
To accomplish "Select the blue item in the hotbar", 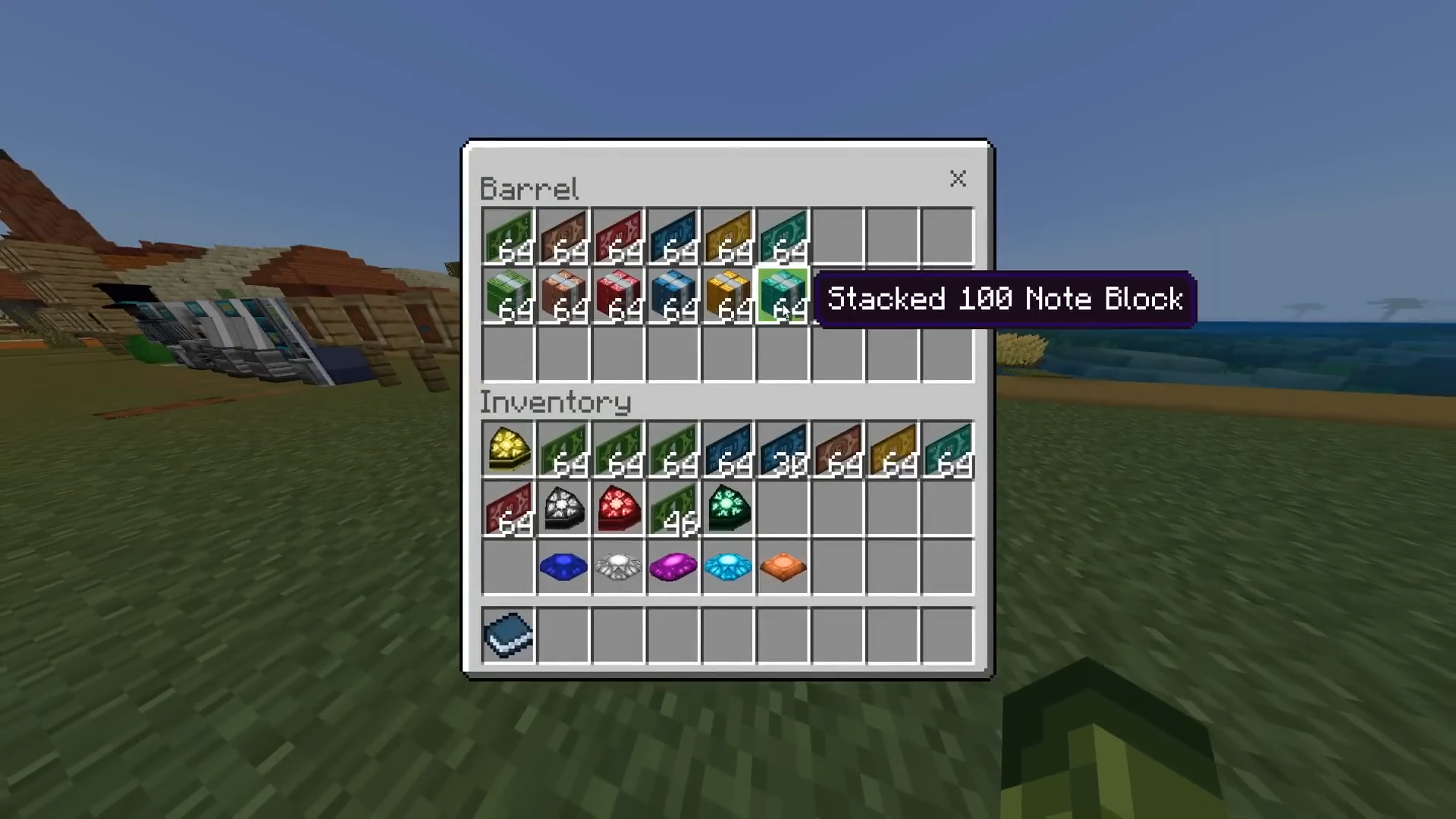I will click(x=508, y=635).
